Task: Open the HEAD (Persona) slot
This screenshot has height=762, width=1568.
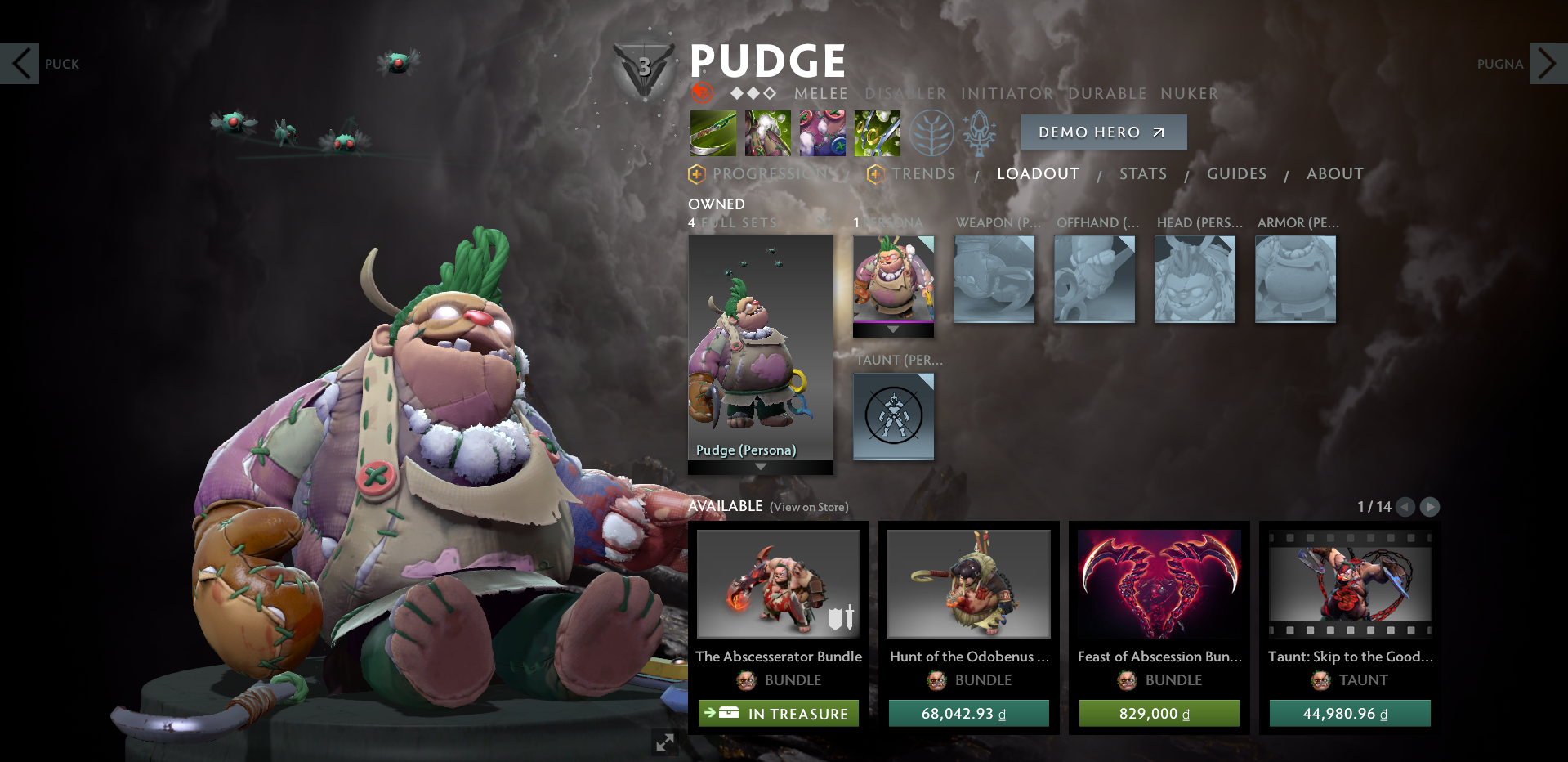Action: 1195,279
